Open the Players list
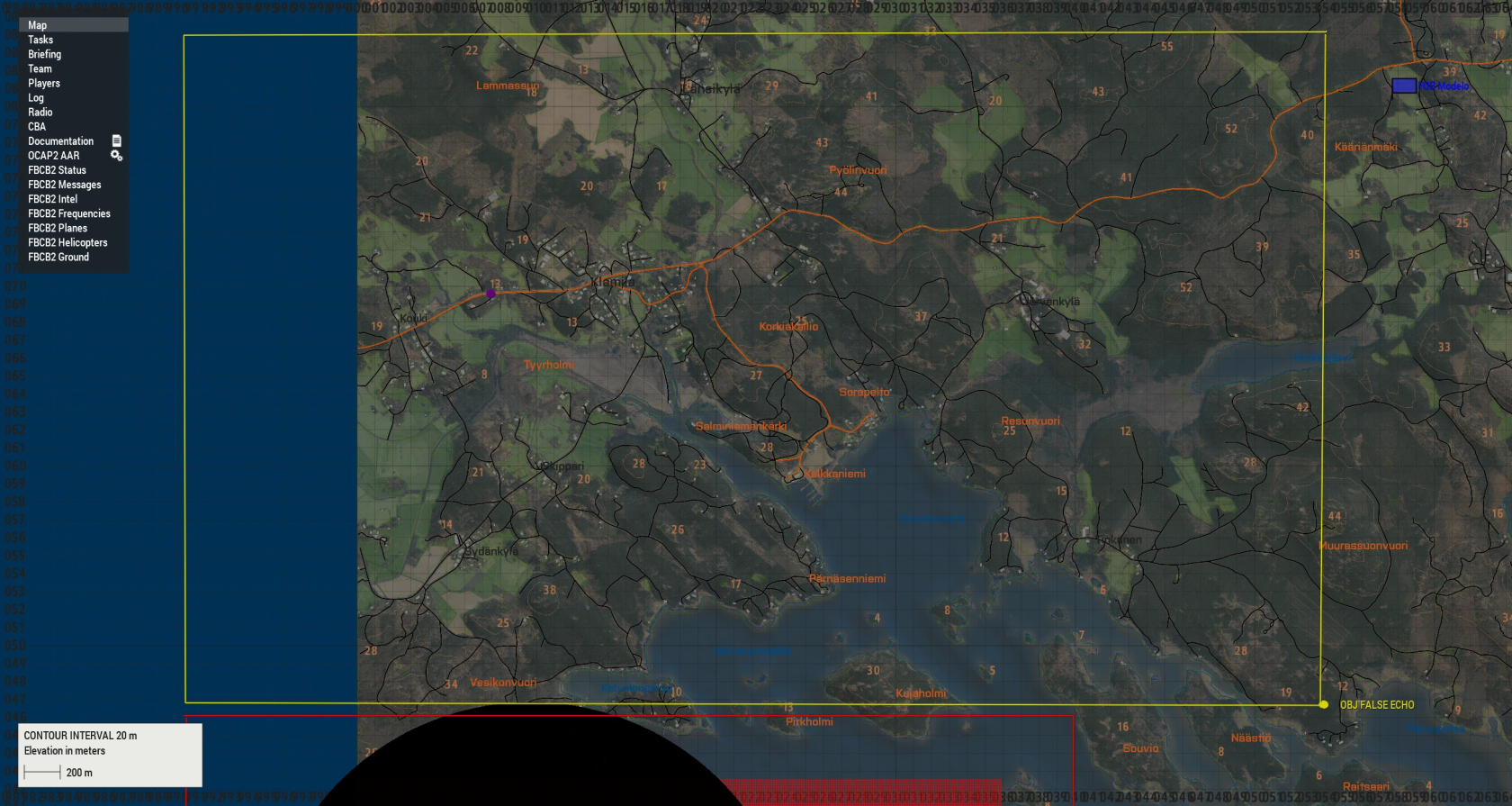The width and height of the screenshot is (1512, 806). pos(45,83)
